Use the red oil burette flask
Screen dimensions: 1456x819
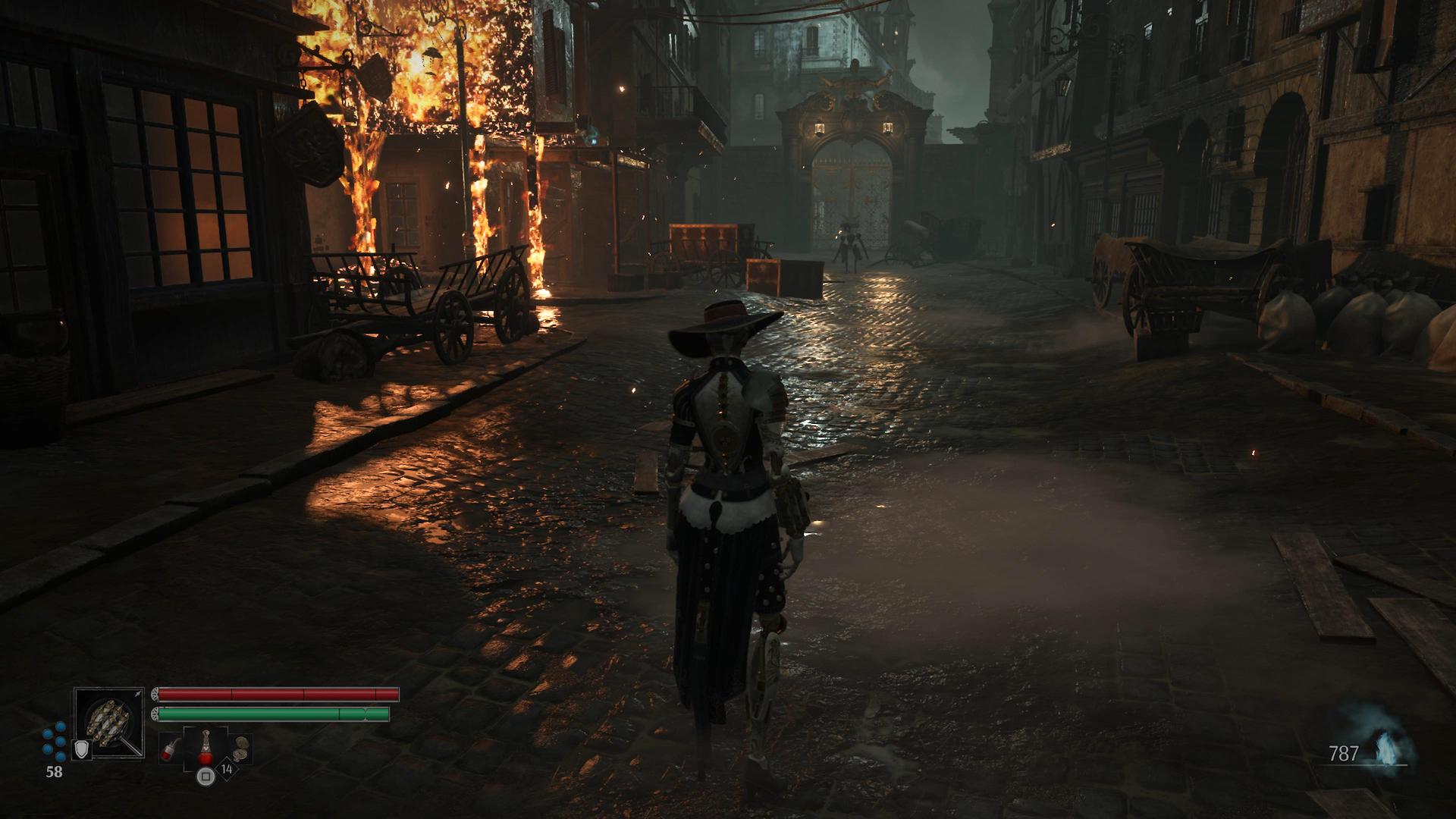(x=206, y=748)
